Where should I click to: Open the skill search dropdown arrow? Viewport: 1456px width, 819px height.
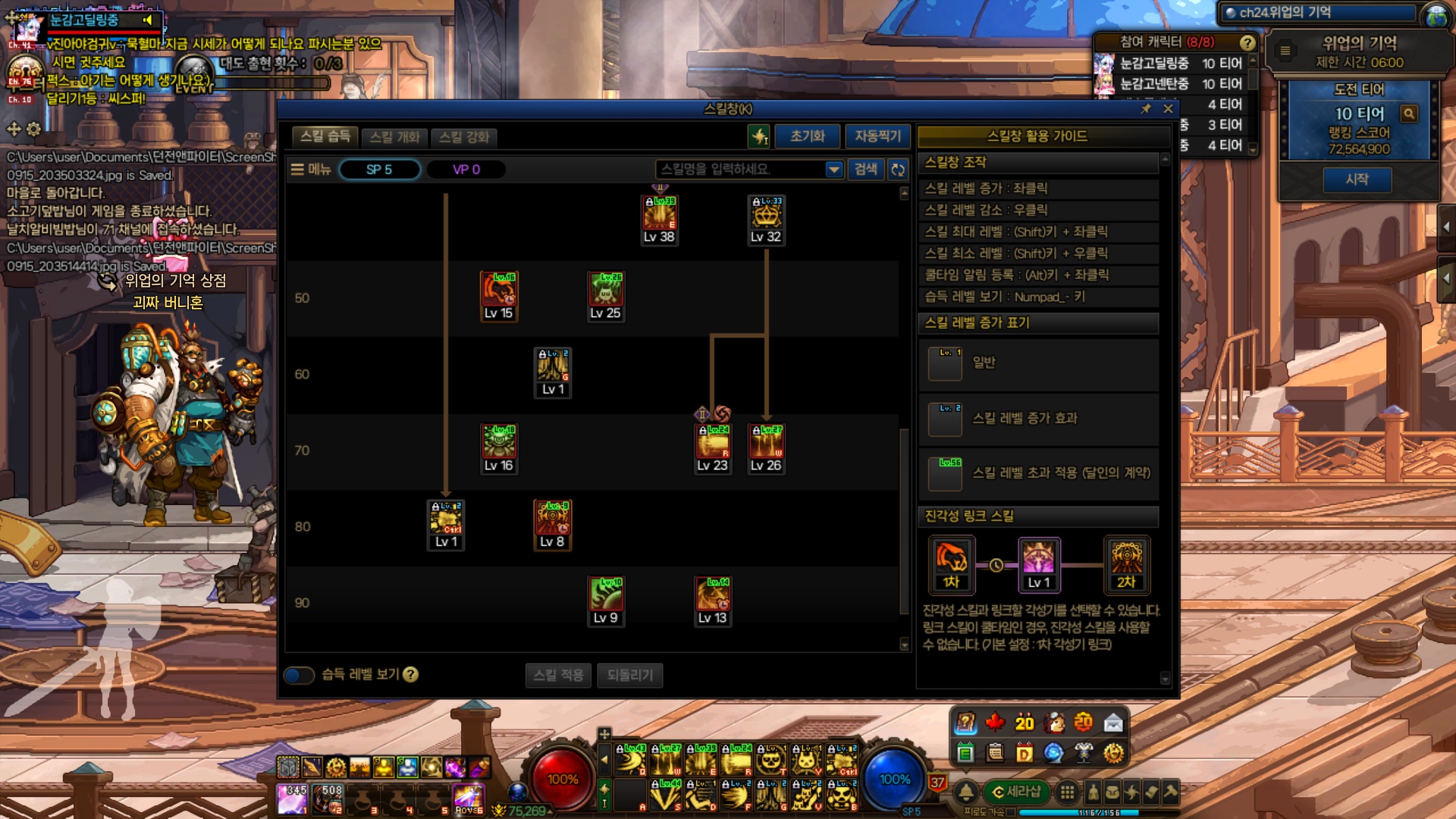pyautogui.click(x=834, y=170)
